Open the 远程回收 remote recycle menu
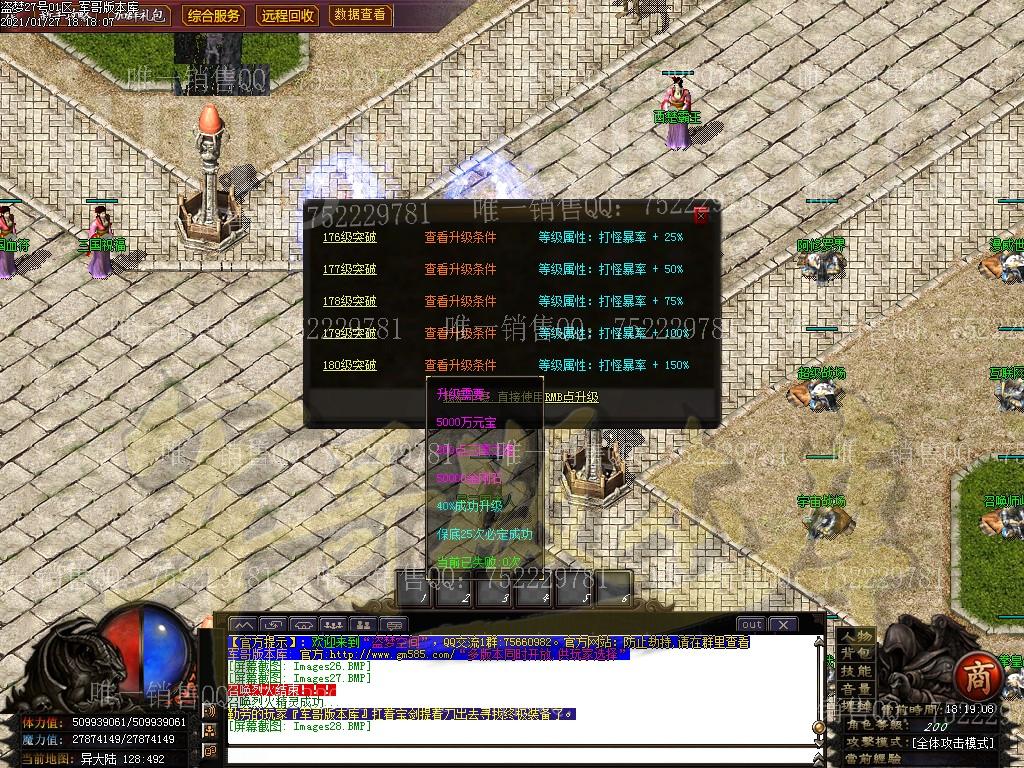The width and height of the screenshot is (1024, 768). (288, 16)
